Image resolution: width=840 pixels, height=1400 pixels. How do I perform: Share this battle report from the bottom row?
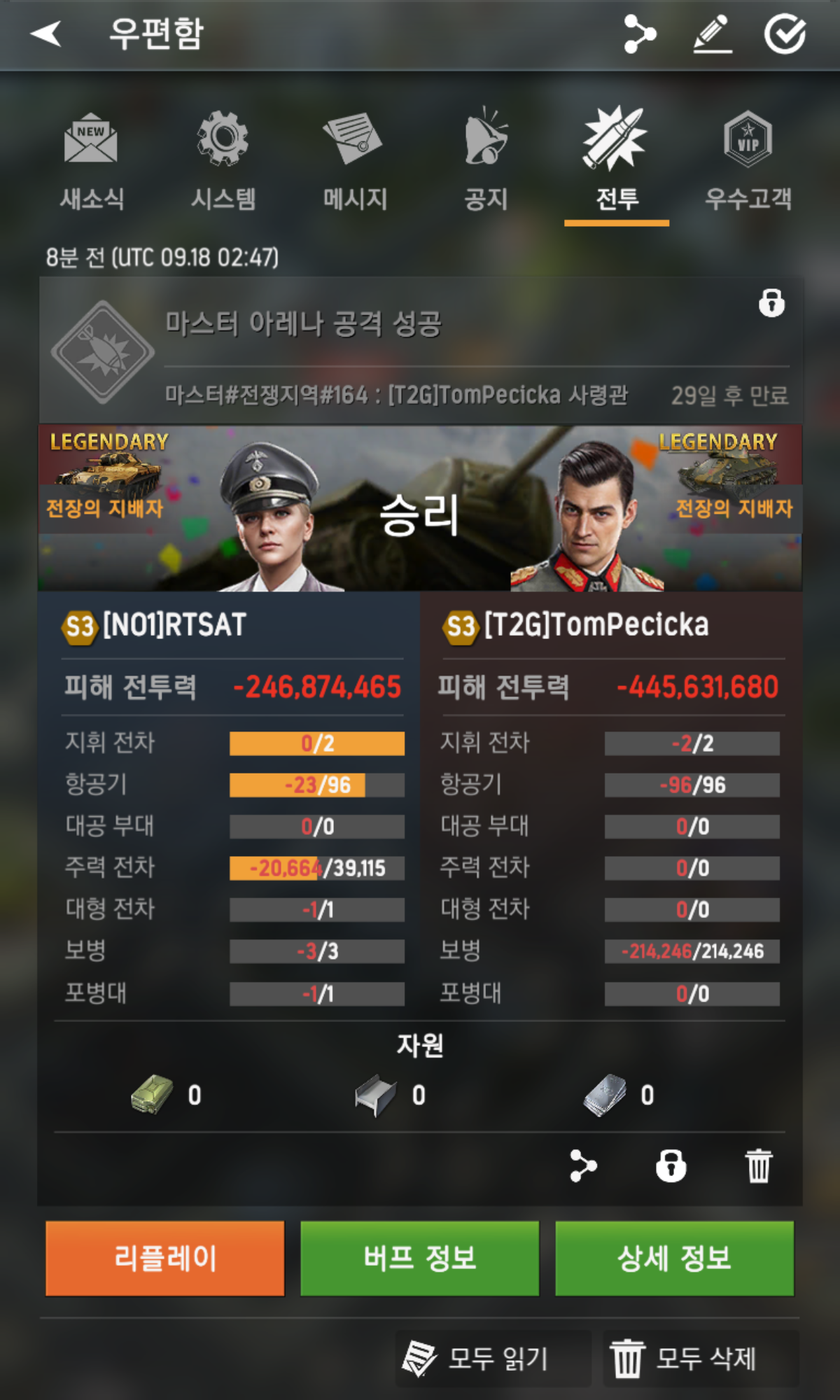click(583, 1165)
